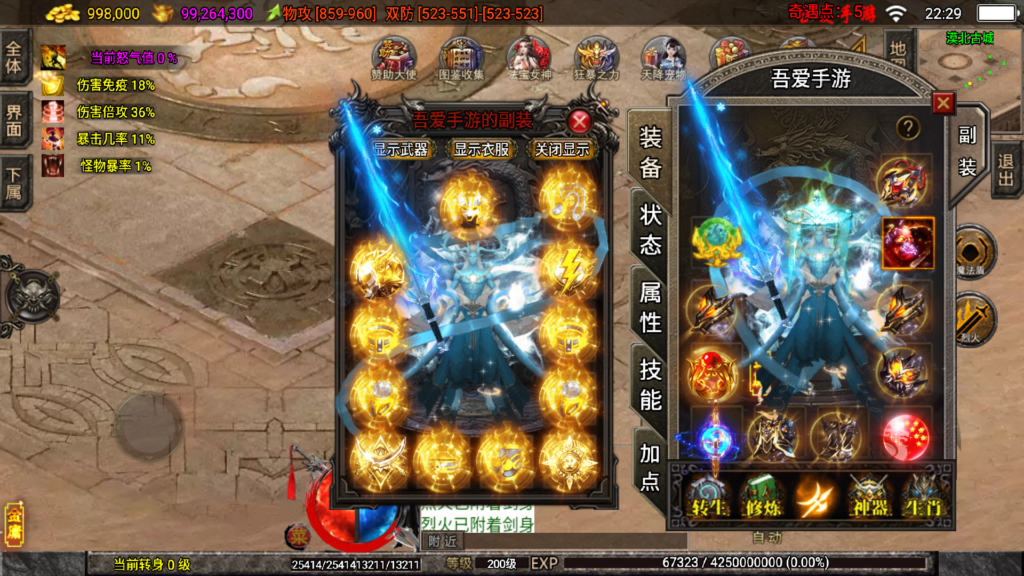Screen dimensions: 1024x576
Task: Open the 神器 artifact icon
Action: pos(868,497)
